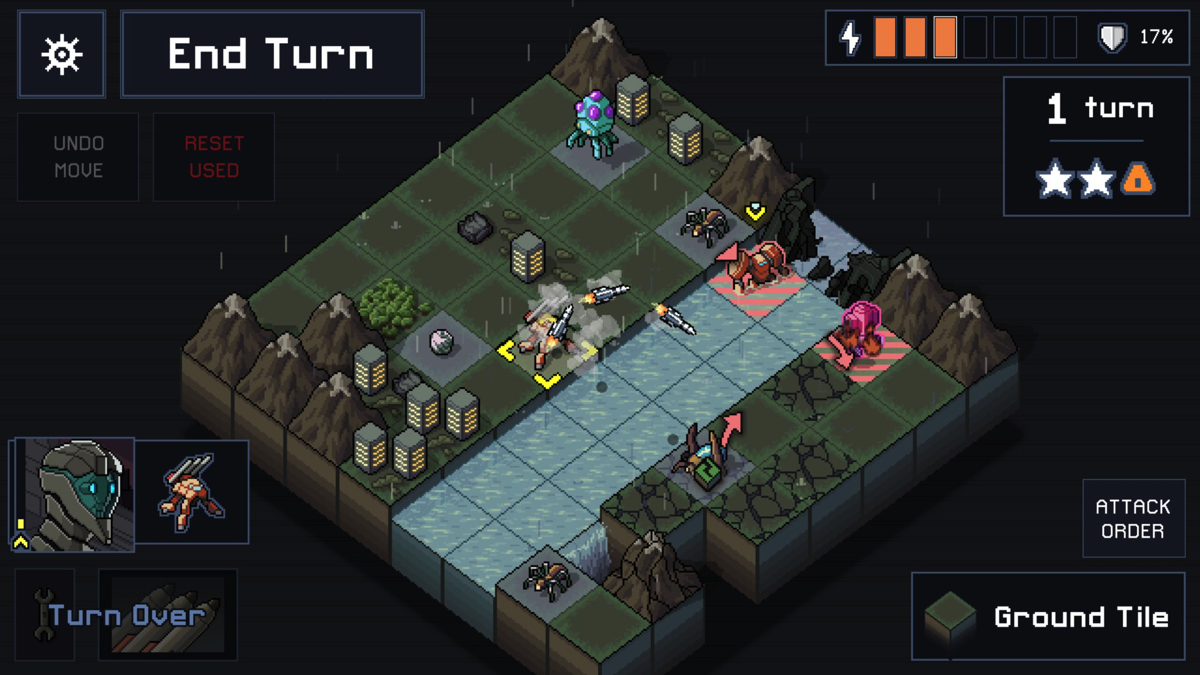Click the End Turn button
Viewport: 1200px width, 675px height.
click(272, 54)
